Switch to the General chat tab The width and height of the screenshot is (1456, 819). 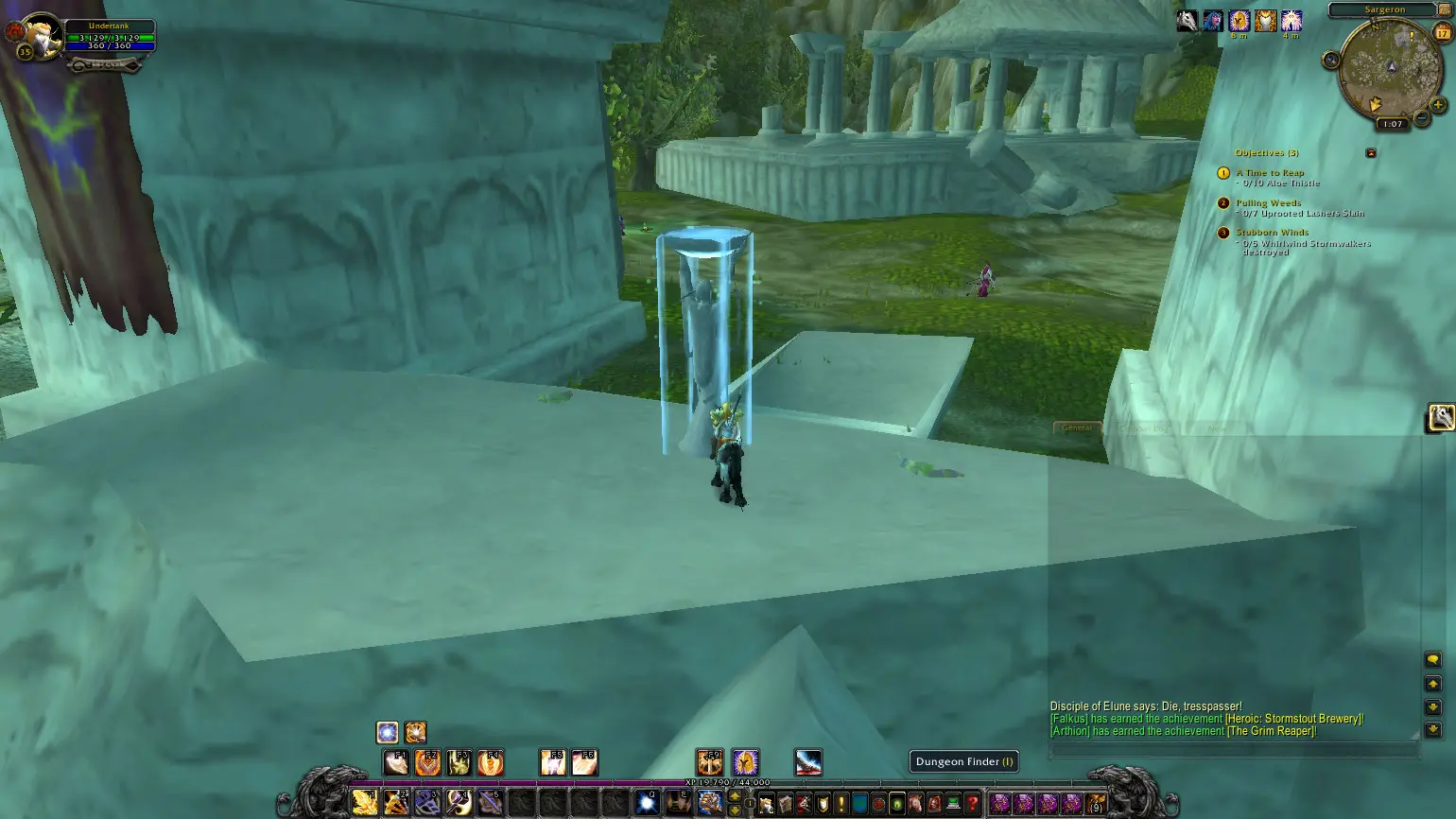pos(1077,428)
